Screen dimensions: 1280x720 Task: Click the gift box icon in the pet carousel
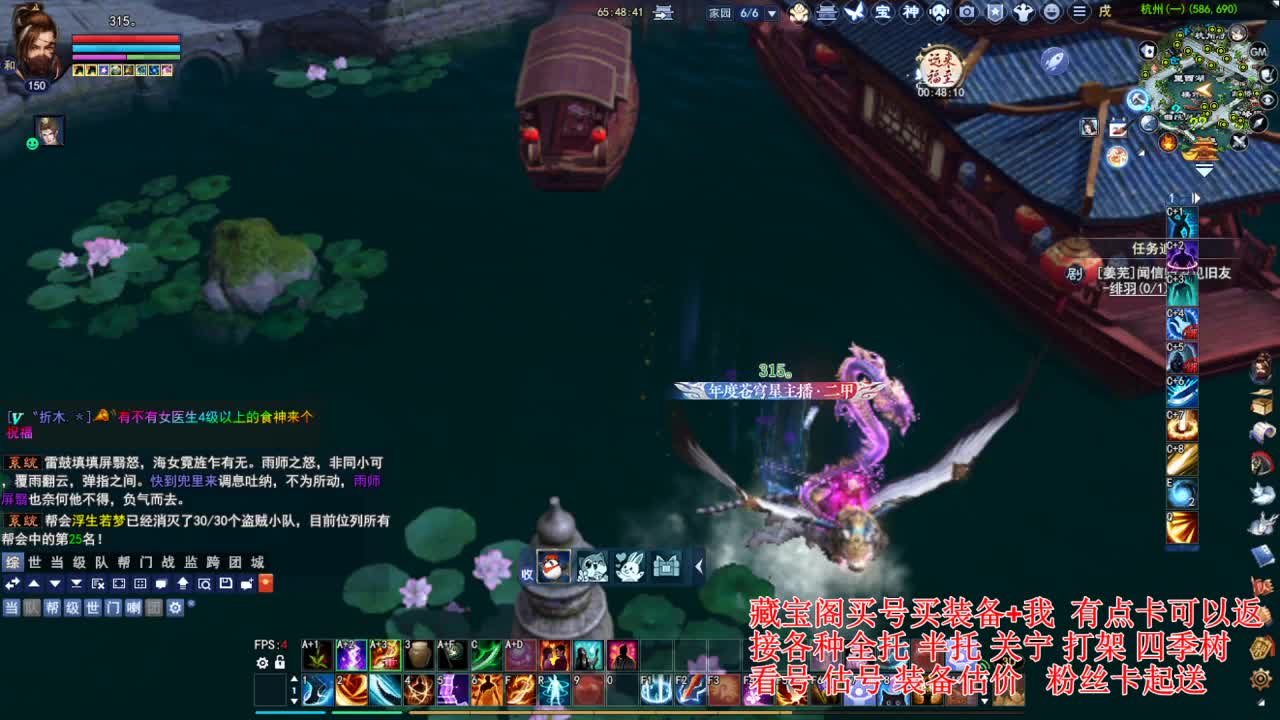point(666,568)
